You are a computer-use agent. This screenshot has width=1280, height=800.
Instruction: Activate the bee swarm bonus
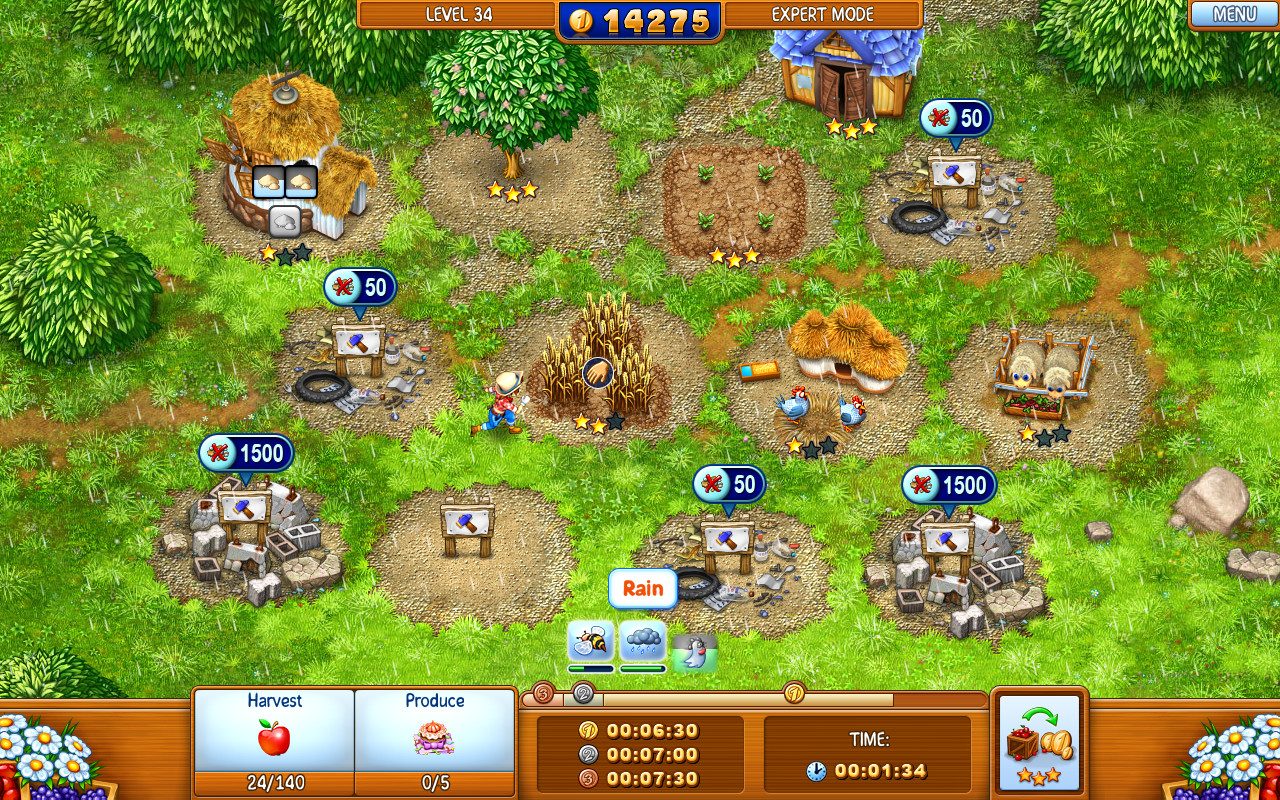pyautogui.click(x=589, y=641)
